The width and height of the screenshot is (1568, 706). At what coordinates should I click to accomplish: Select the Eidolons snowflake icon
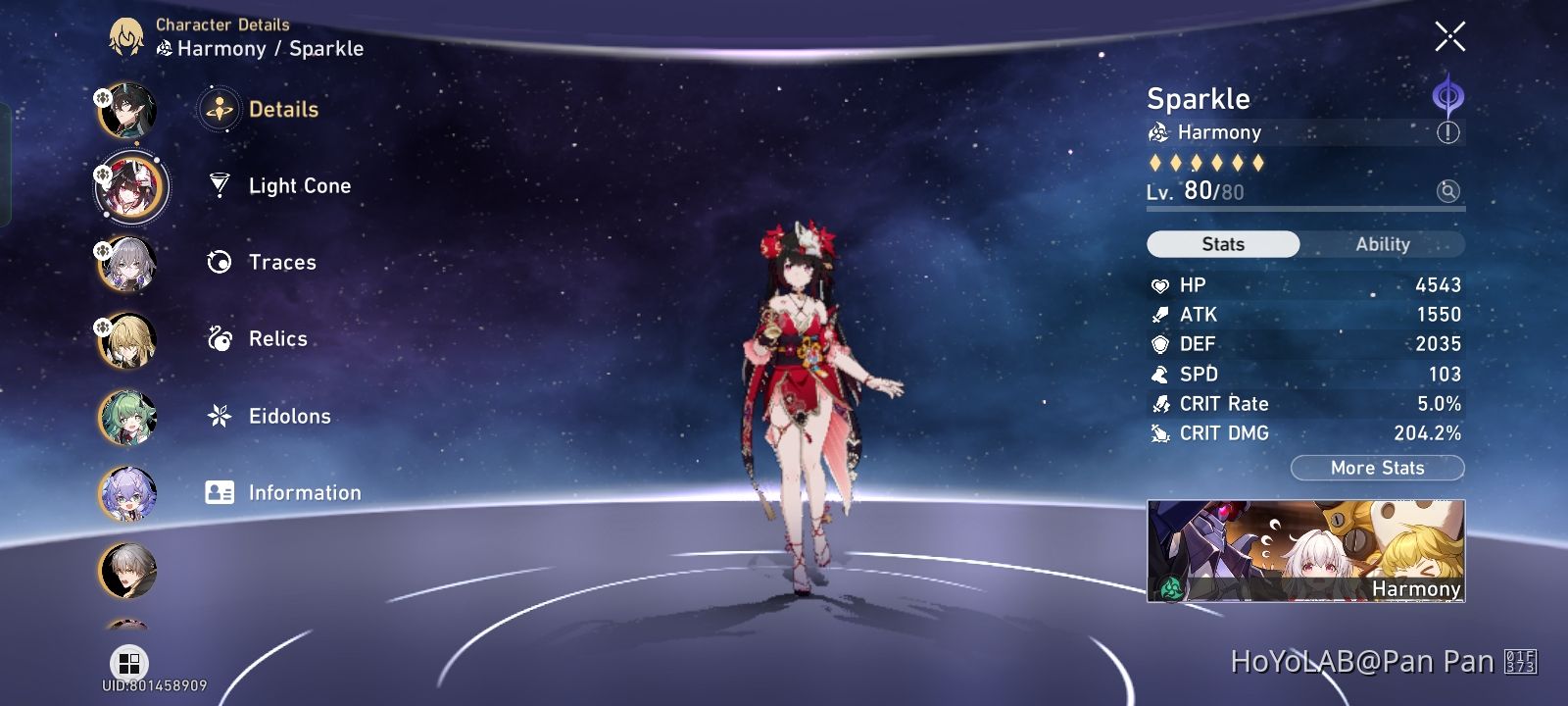click(x=220, y=416)
